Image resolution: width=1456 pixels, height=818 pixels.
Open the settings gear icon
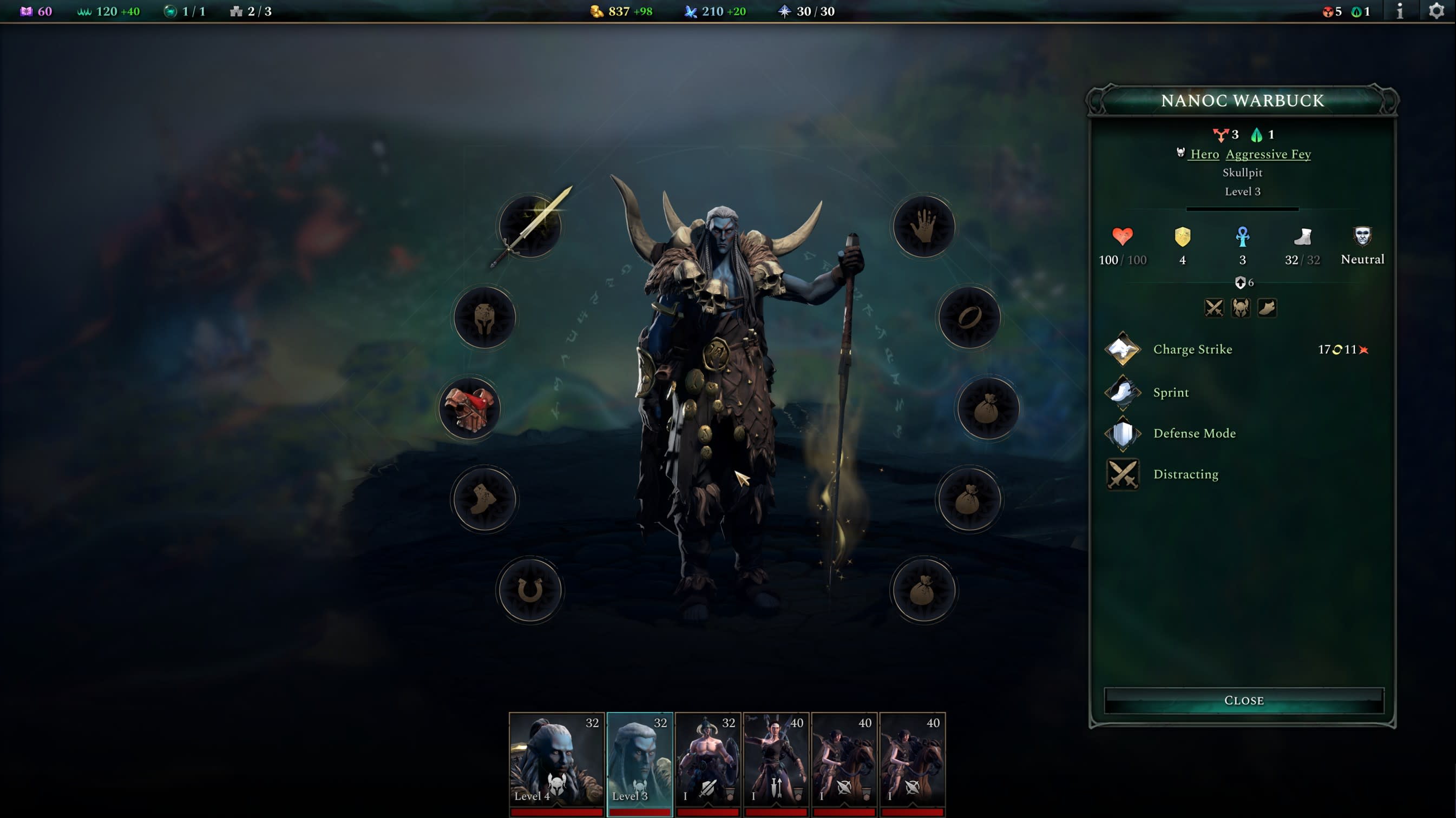pos(1436,11)
